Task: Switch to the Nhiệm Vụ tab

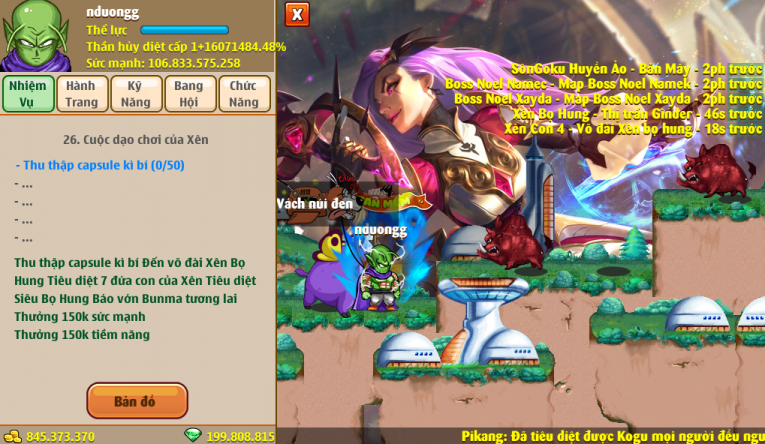Action: 27,94
